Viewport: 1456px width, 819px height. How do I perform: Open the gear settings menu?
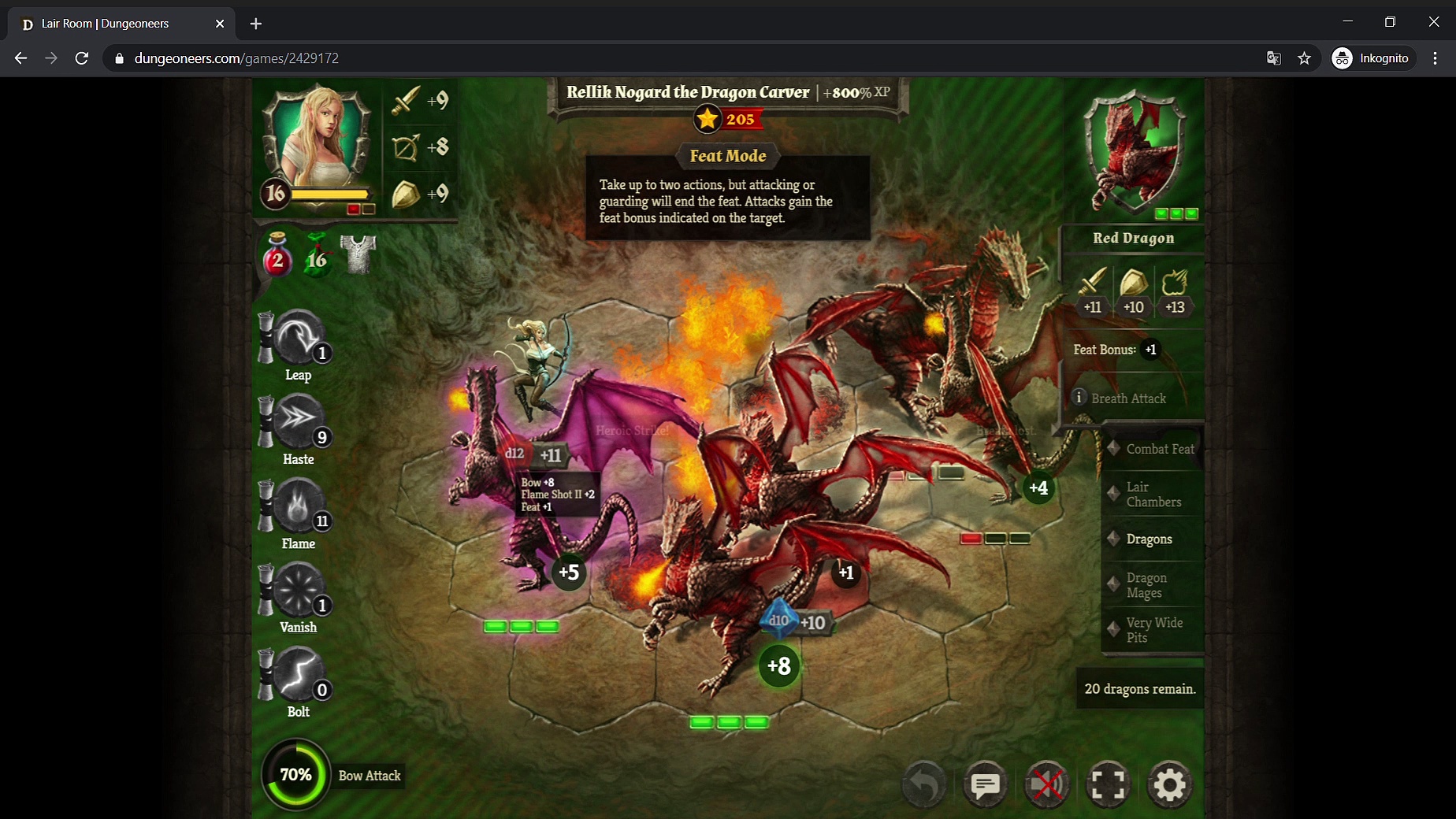point(1169,784)
